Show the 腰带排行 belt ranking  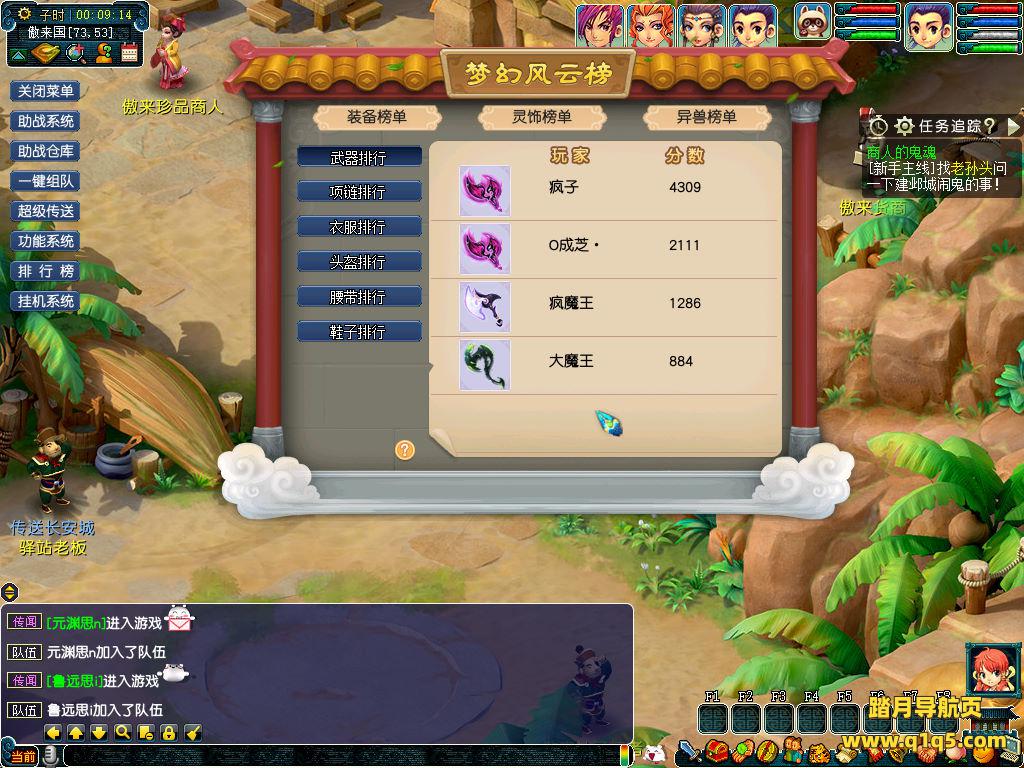coord(358,297)
